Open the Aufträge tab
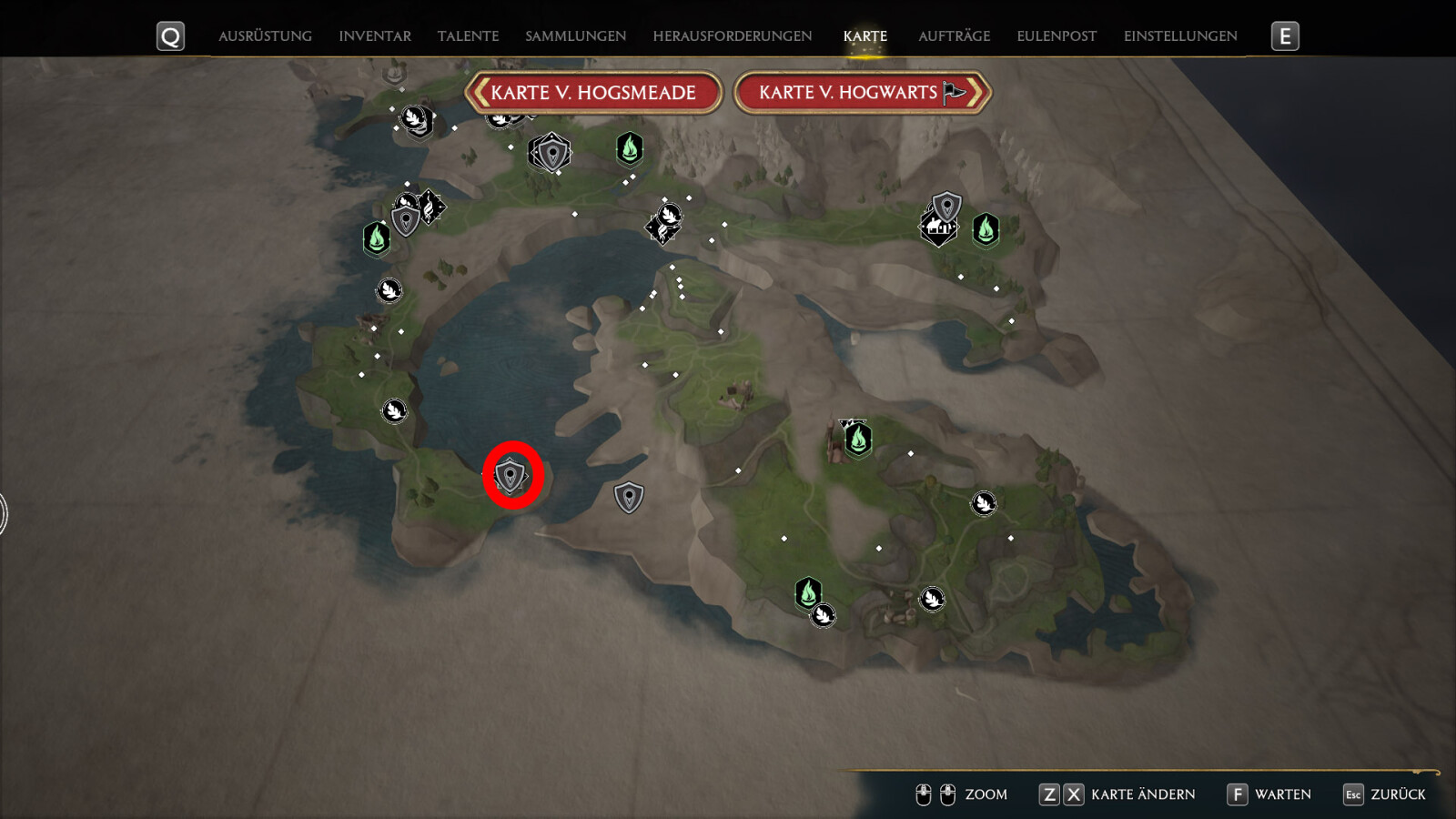The image size is (1456, 819). pyautogui.click(x=954, y=36)
